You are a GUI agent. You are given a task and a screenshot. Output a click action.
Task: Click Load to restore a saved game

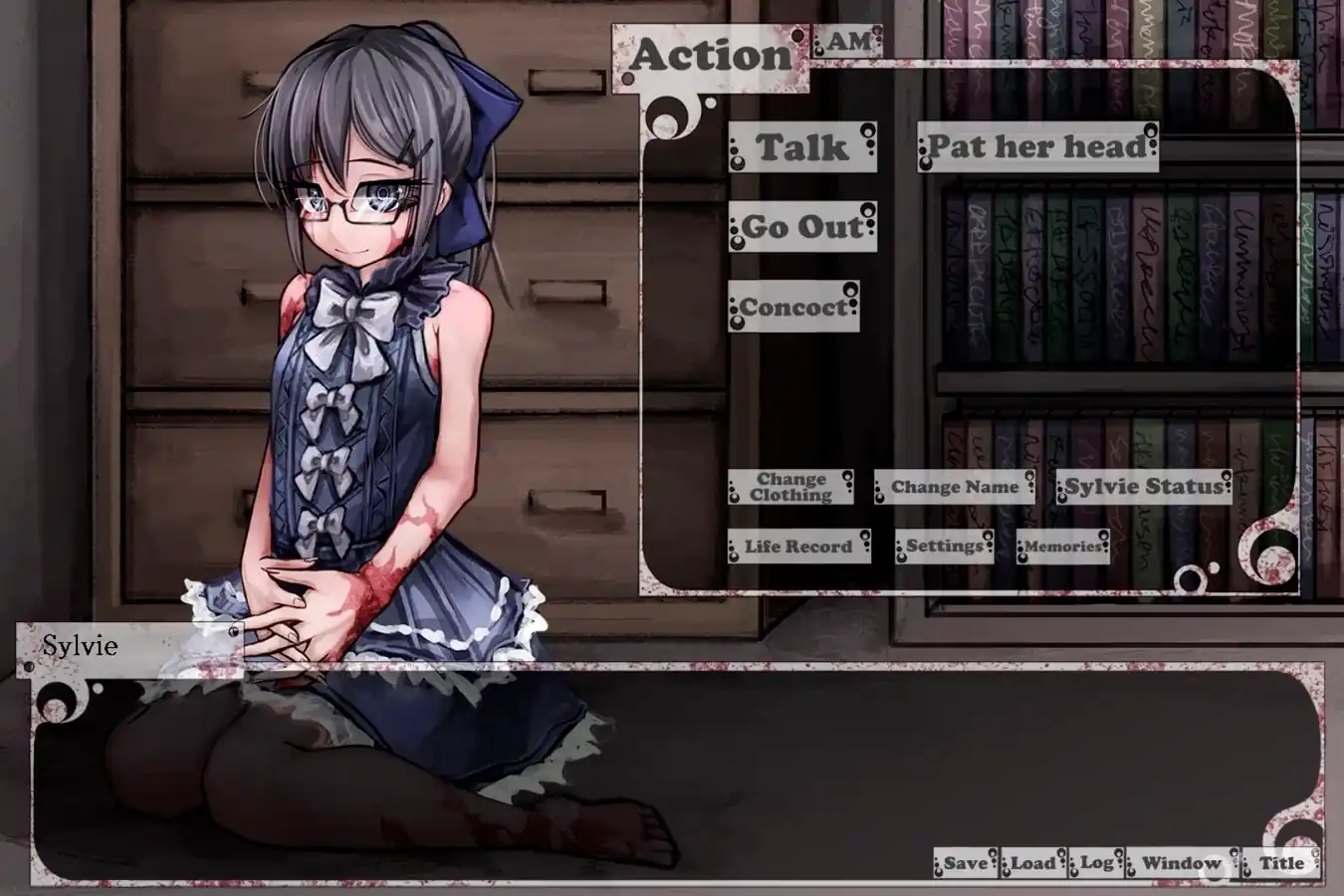[x=1033, y=864]
